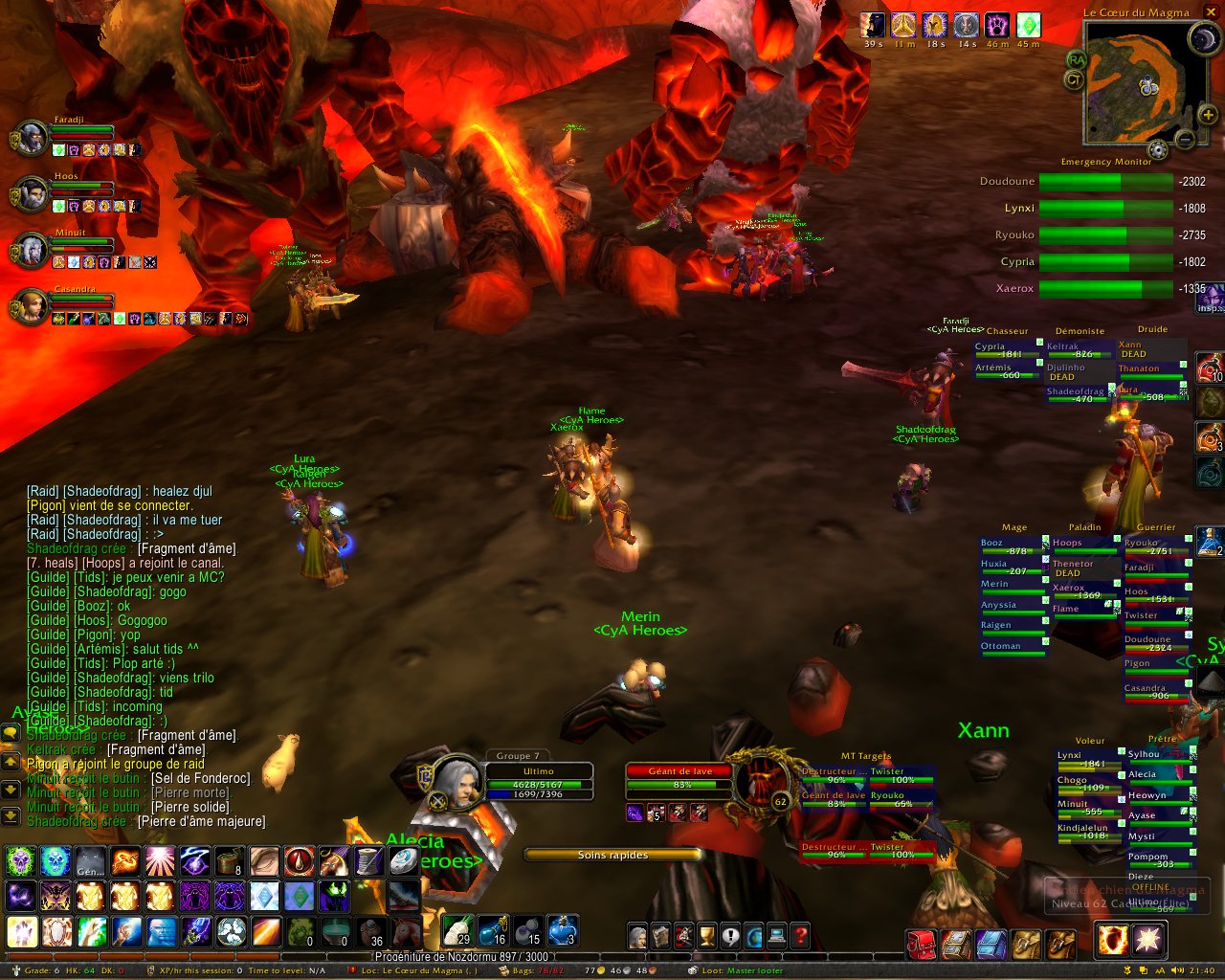Target party member Casandra's portrait
1225x980 pixels.
(32, 306)
